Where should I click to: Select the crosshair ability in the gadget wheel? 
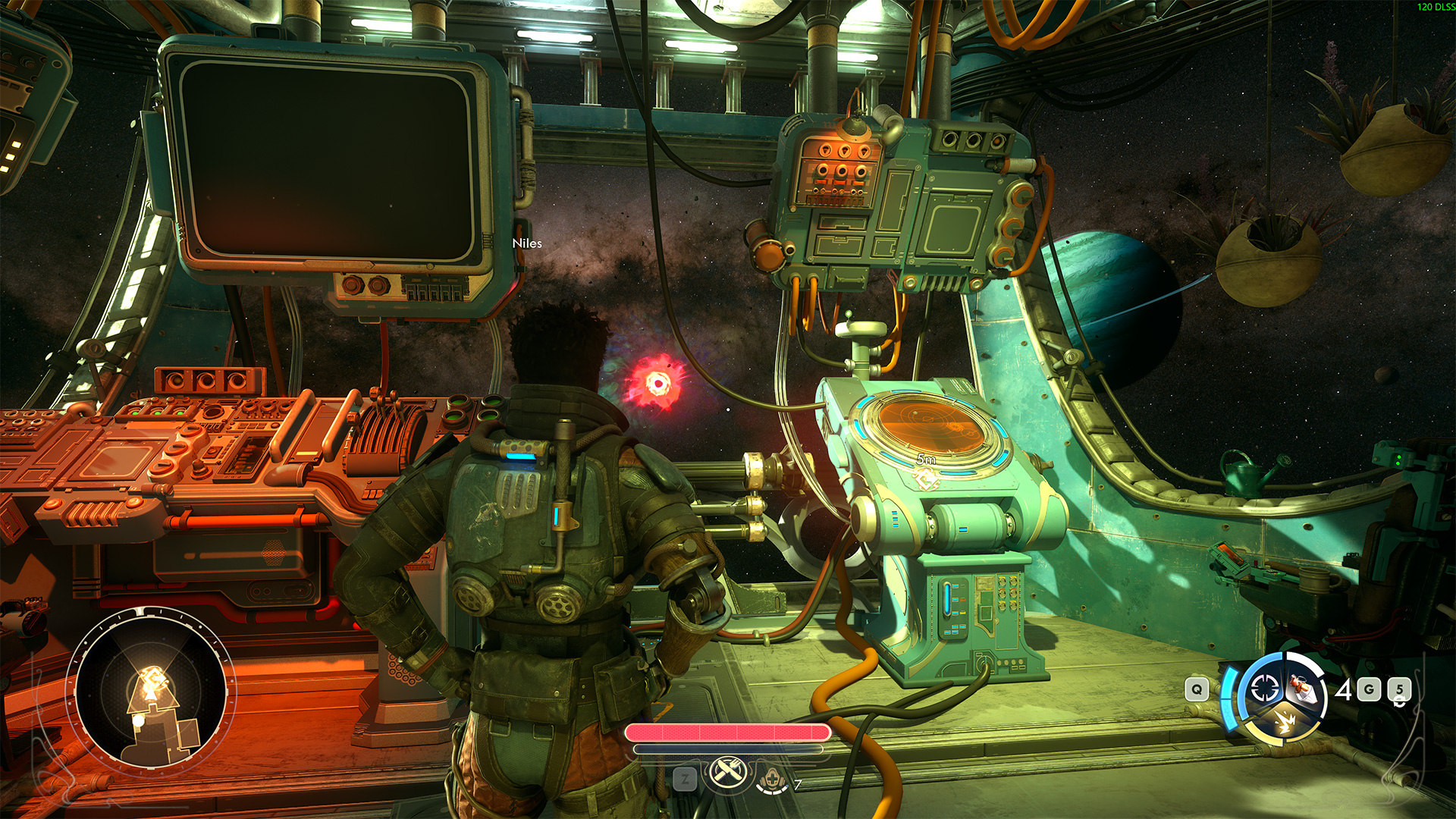click(x=1264, y=689)
